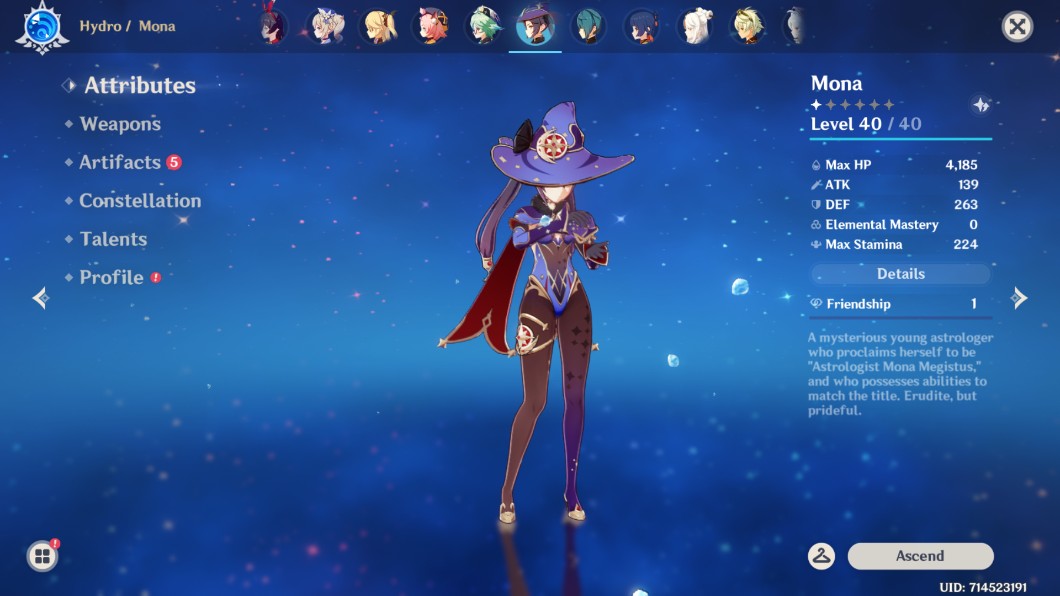Image resolution: width=1060 pixels, height=596 pixels.
Task: Open the stat Details panel
Action: 900,274
